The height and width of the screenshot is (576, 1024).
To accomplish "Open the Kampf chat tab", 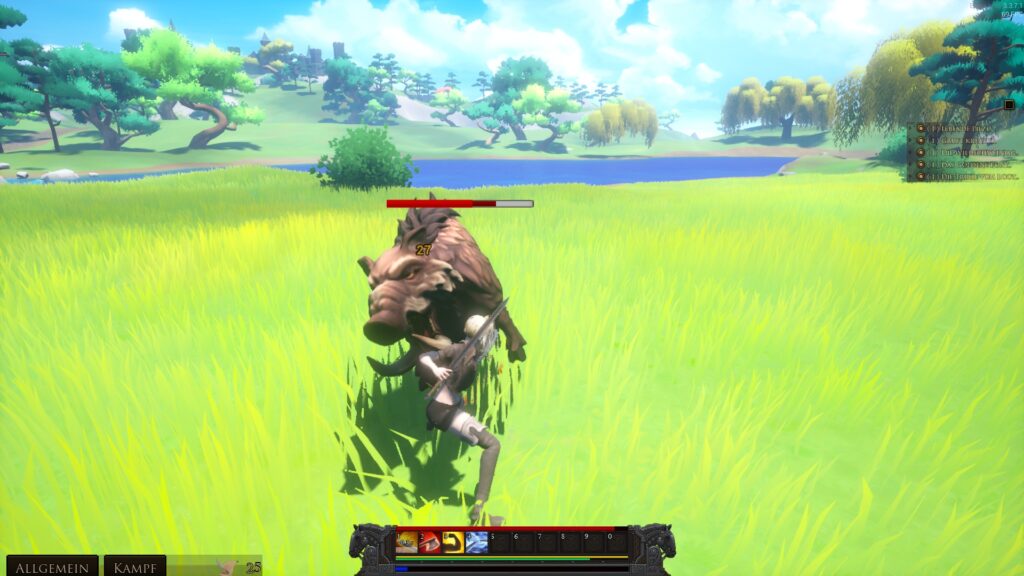I will point(135,567).
